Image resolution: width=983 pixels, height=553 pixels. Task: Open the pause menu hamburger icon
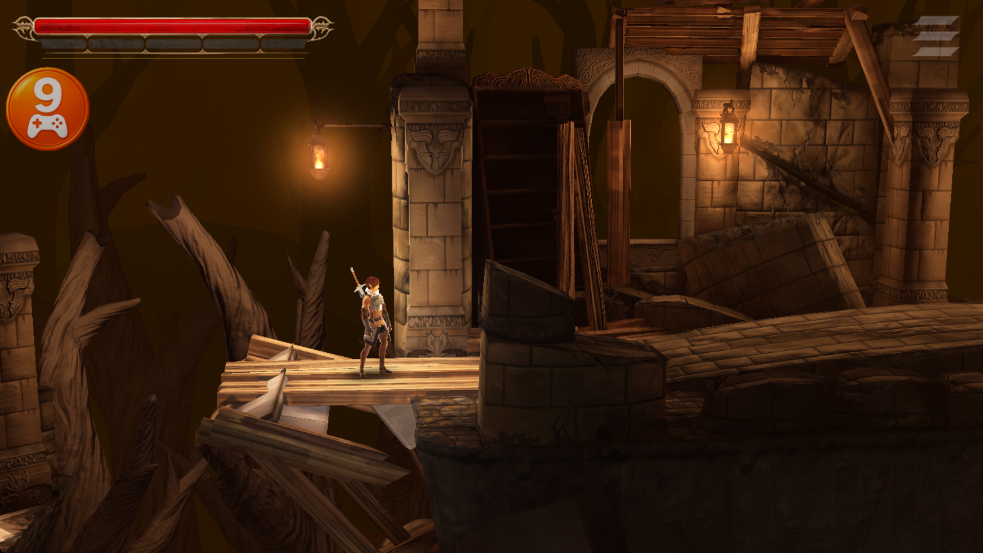point(935,37)
